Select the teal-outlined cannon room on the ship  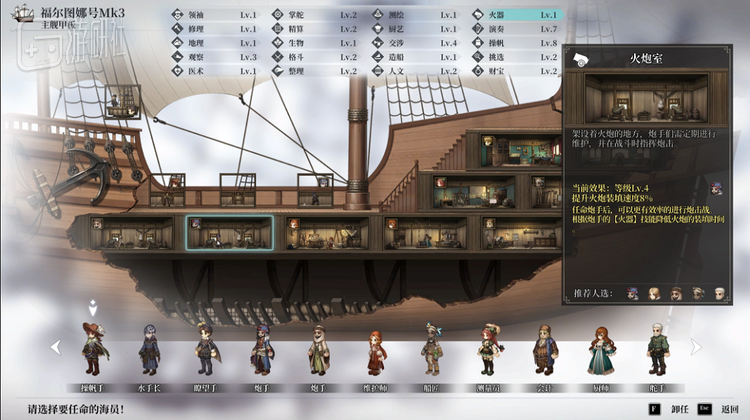coord(229,232)
